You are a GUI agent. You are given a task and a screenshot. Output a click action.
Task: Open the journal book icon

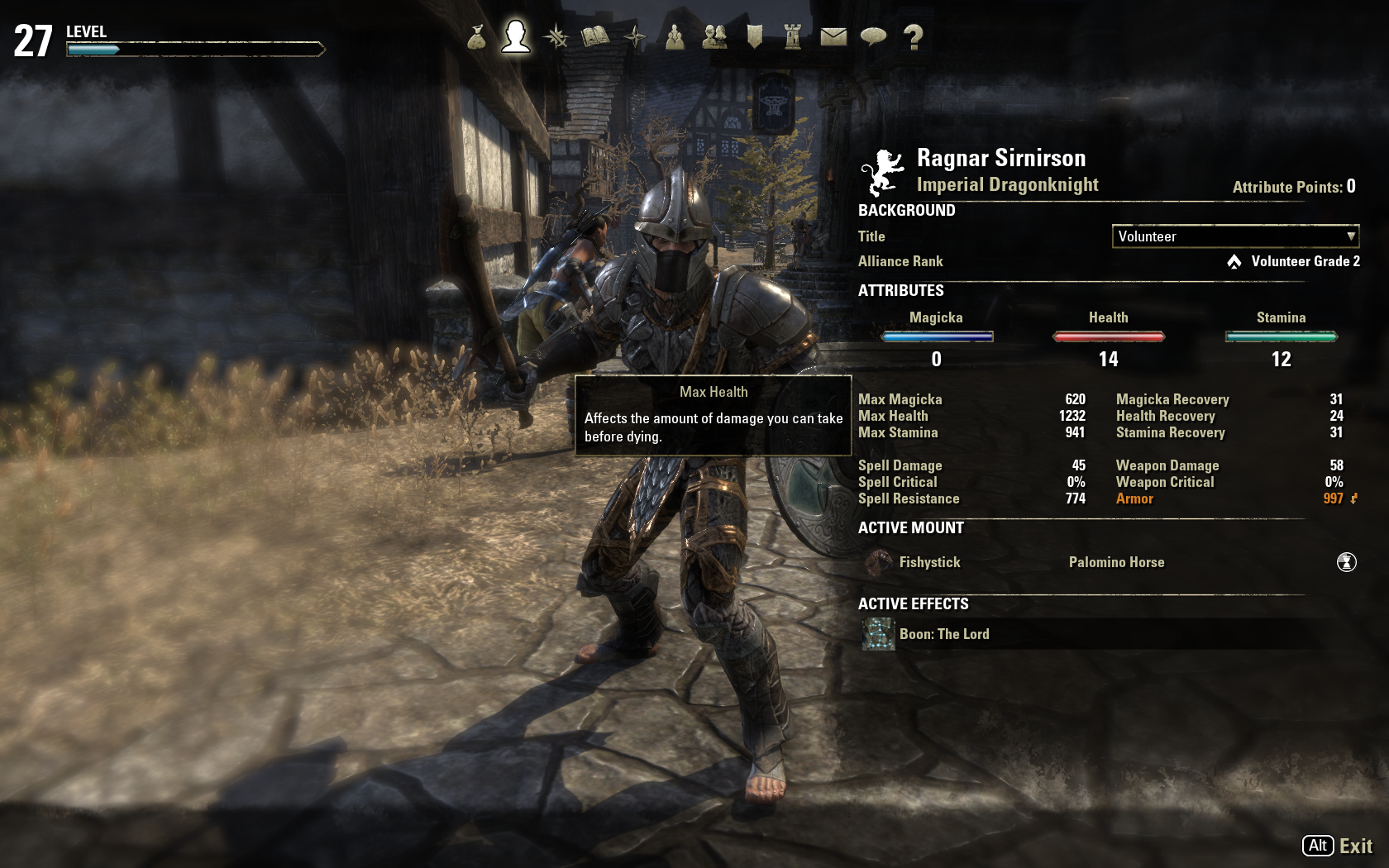(595, 37)
